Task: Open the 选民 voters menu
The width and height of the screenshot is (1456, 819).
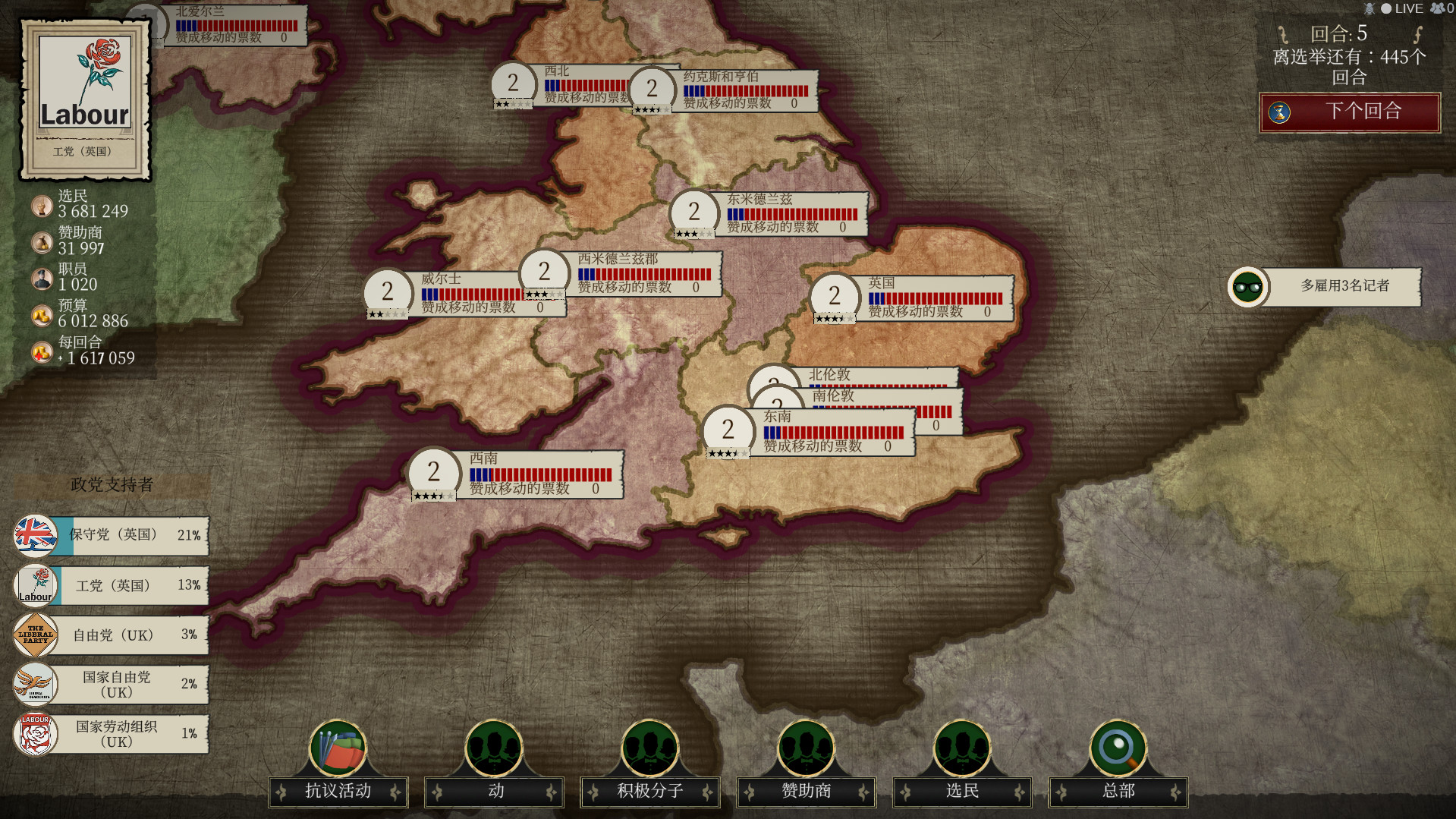Action: point(962,791)
